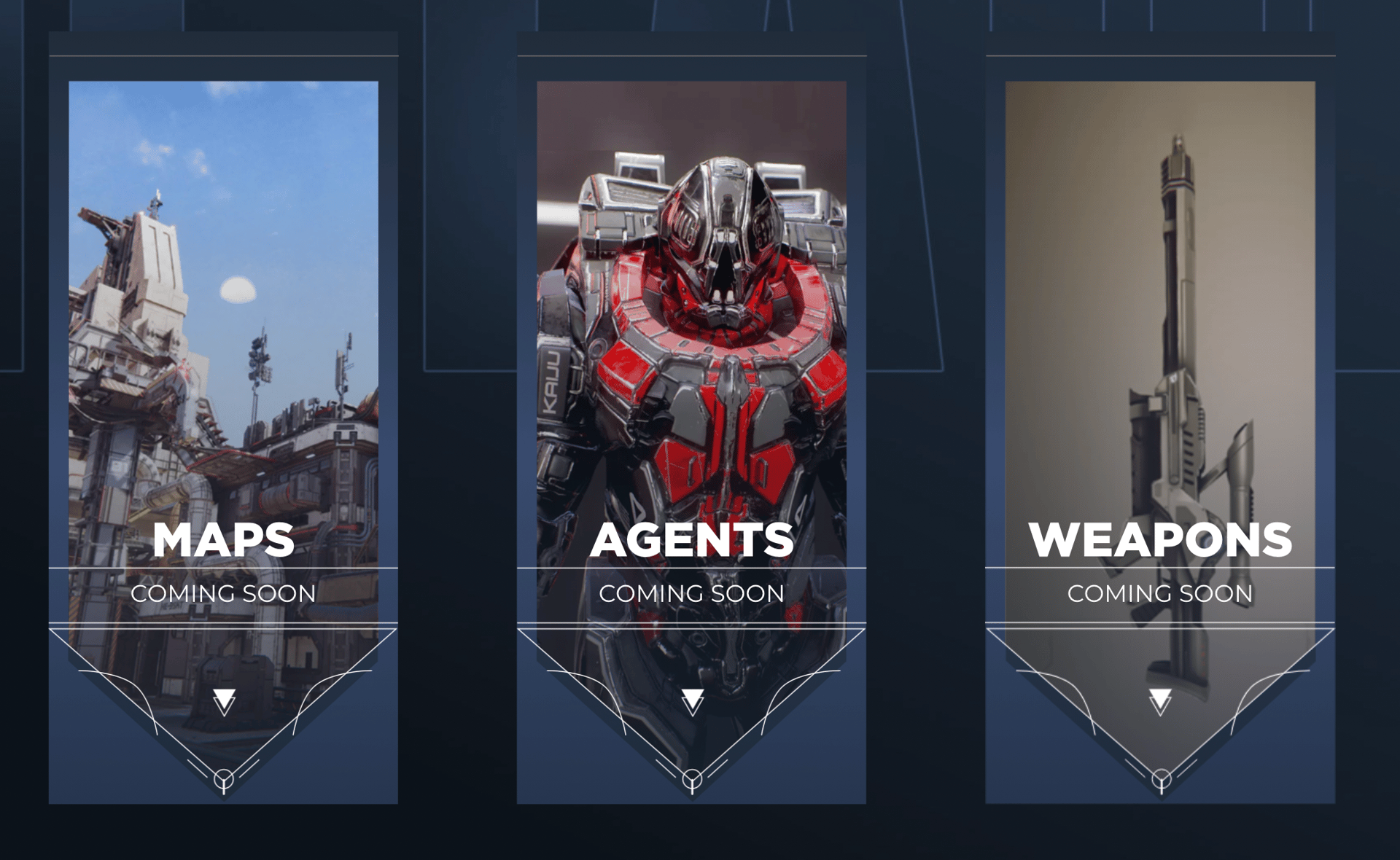Screen dimensions: 1400x860
Task: Open the MAPS category card
Action: pos(225,328)
